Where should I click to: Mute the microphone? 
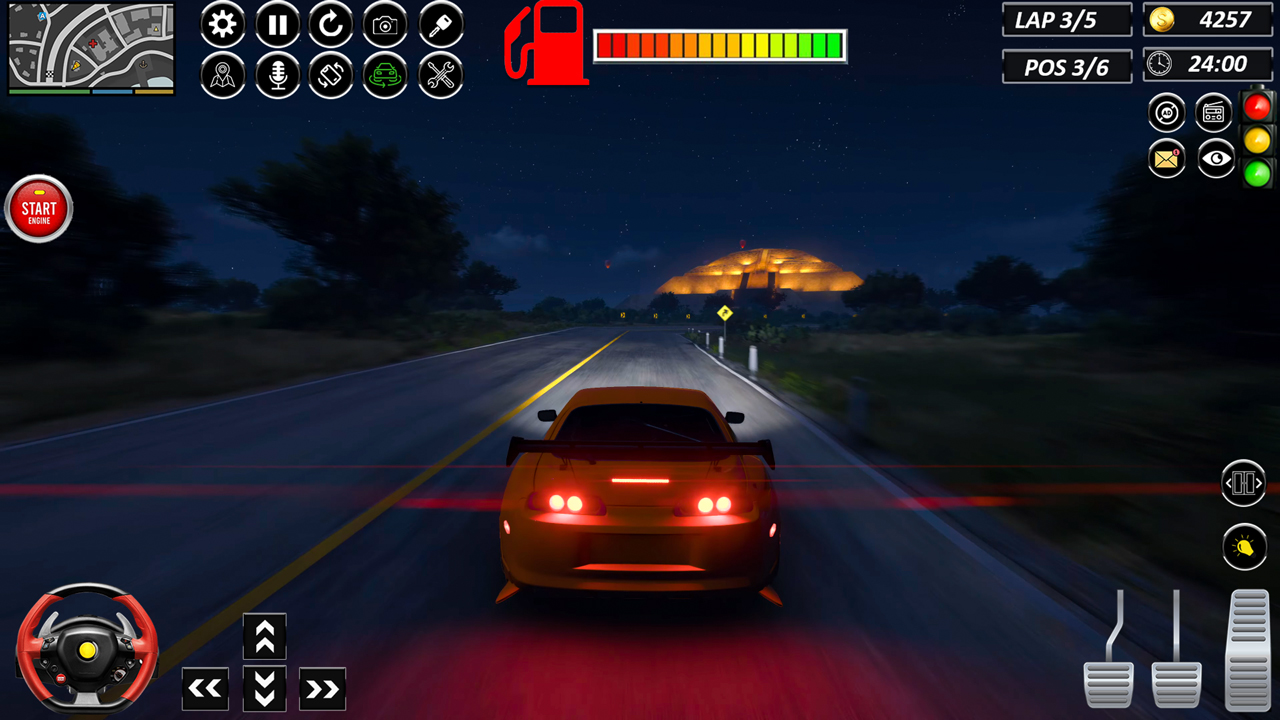point(276,75)
